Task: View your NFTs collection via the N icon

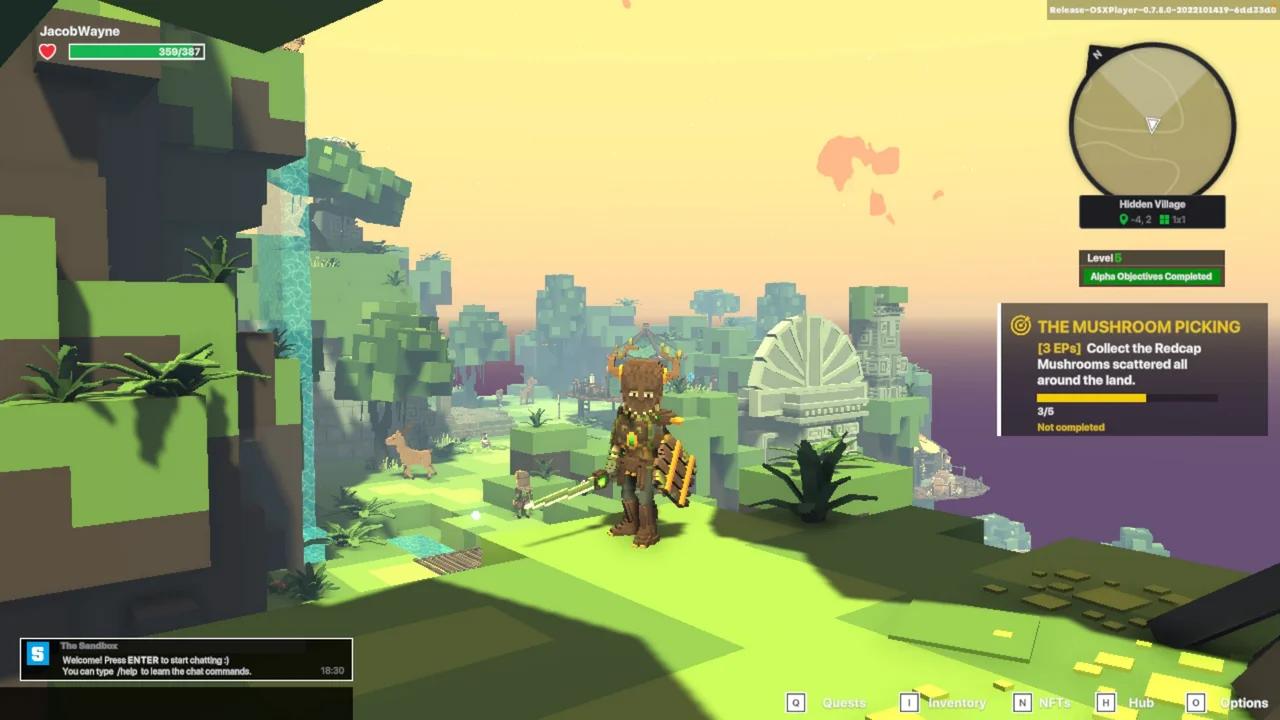Action: click(x=1023, y=702)
